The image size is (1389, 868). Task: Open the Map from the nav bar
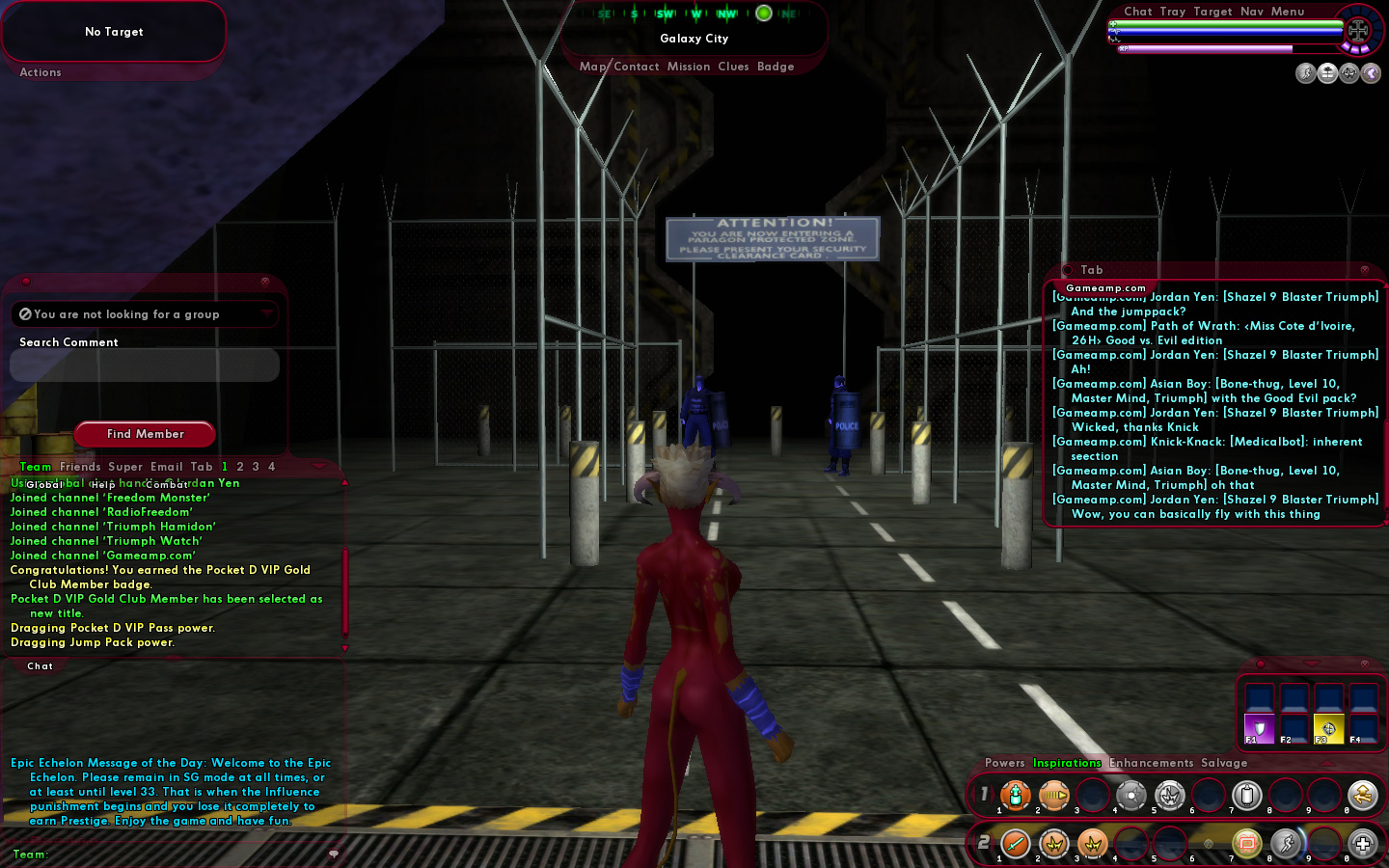pyautogui.click(x=592, y=67)
